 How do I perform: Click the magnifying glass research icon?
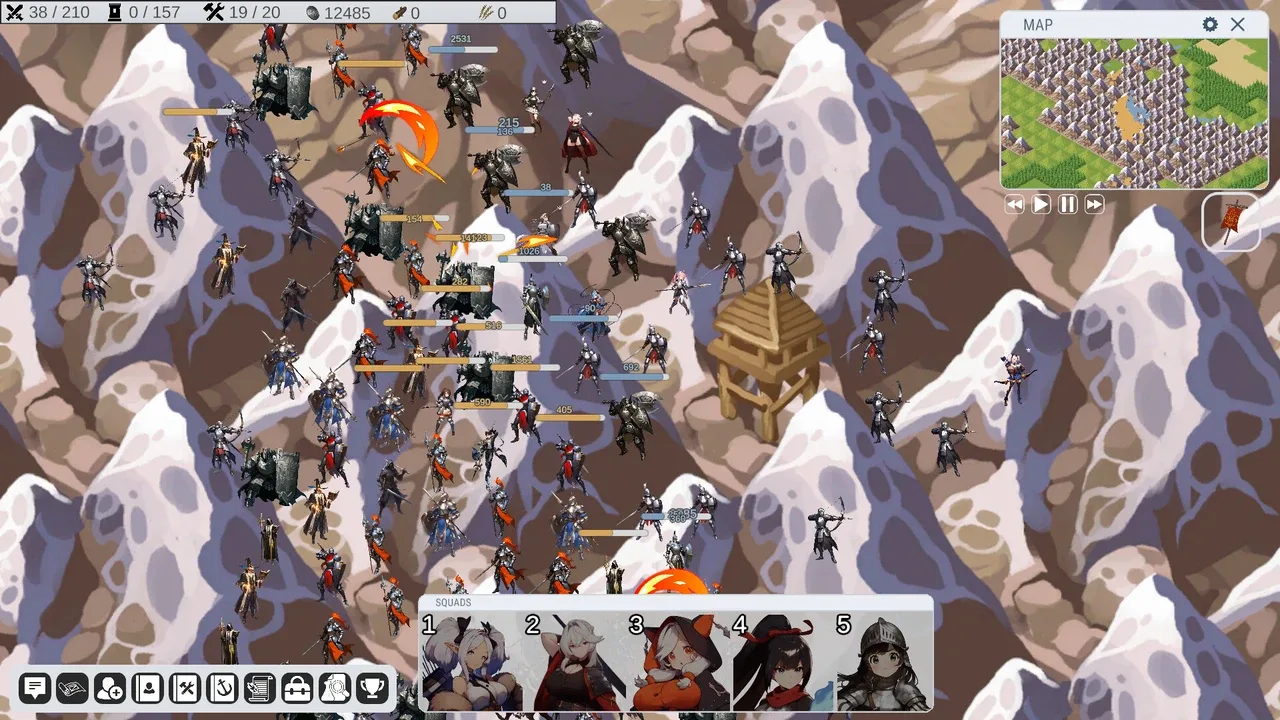pyautogui.click(x=334, y=688)
